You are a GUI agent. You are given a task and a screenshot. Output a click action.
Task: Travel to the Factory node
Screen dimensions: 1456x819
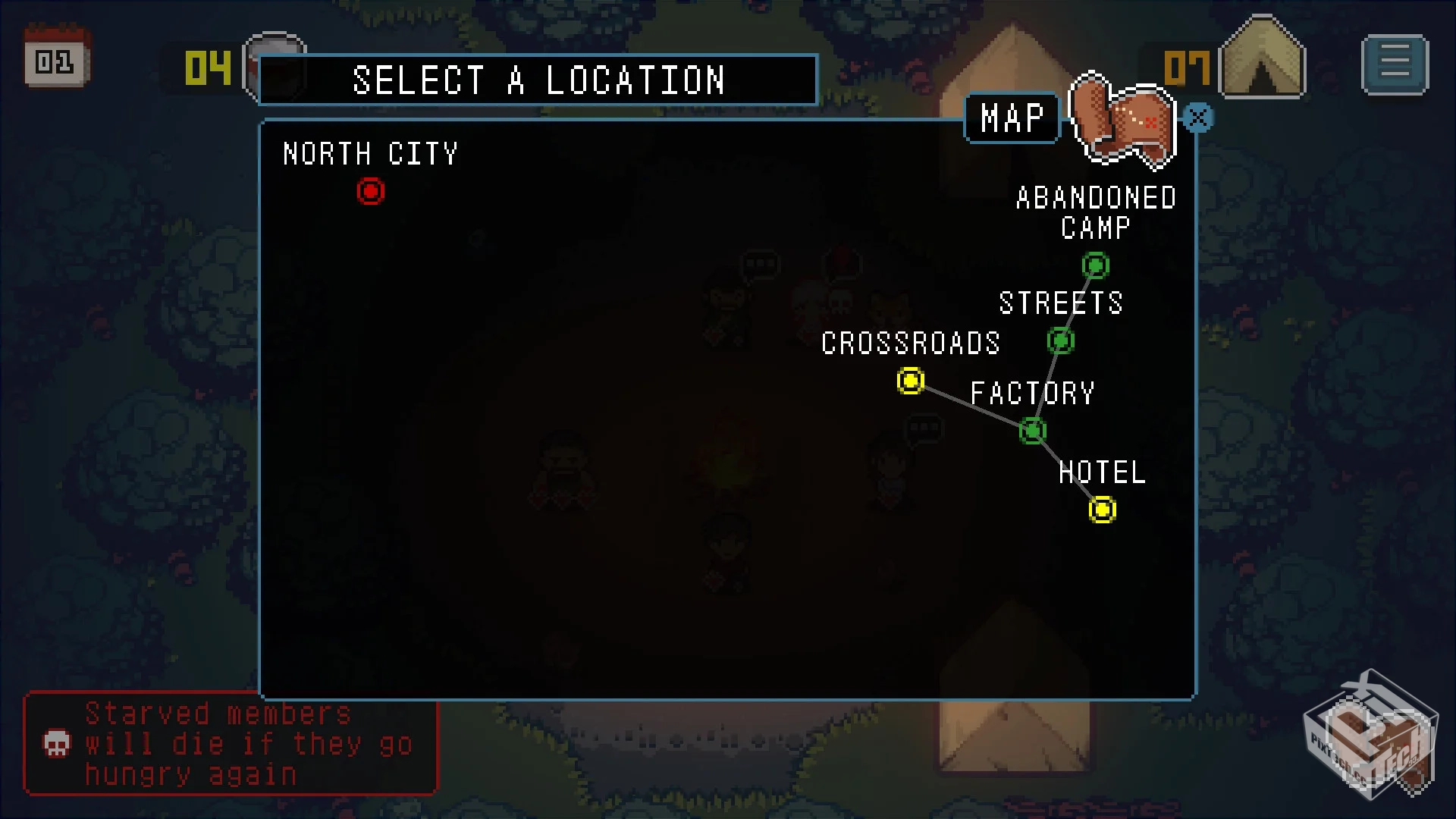(x=1032, y=431)
